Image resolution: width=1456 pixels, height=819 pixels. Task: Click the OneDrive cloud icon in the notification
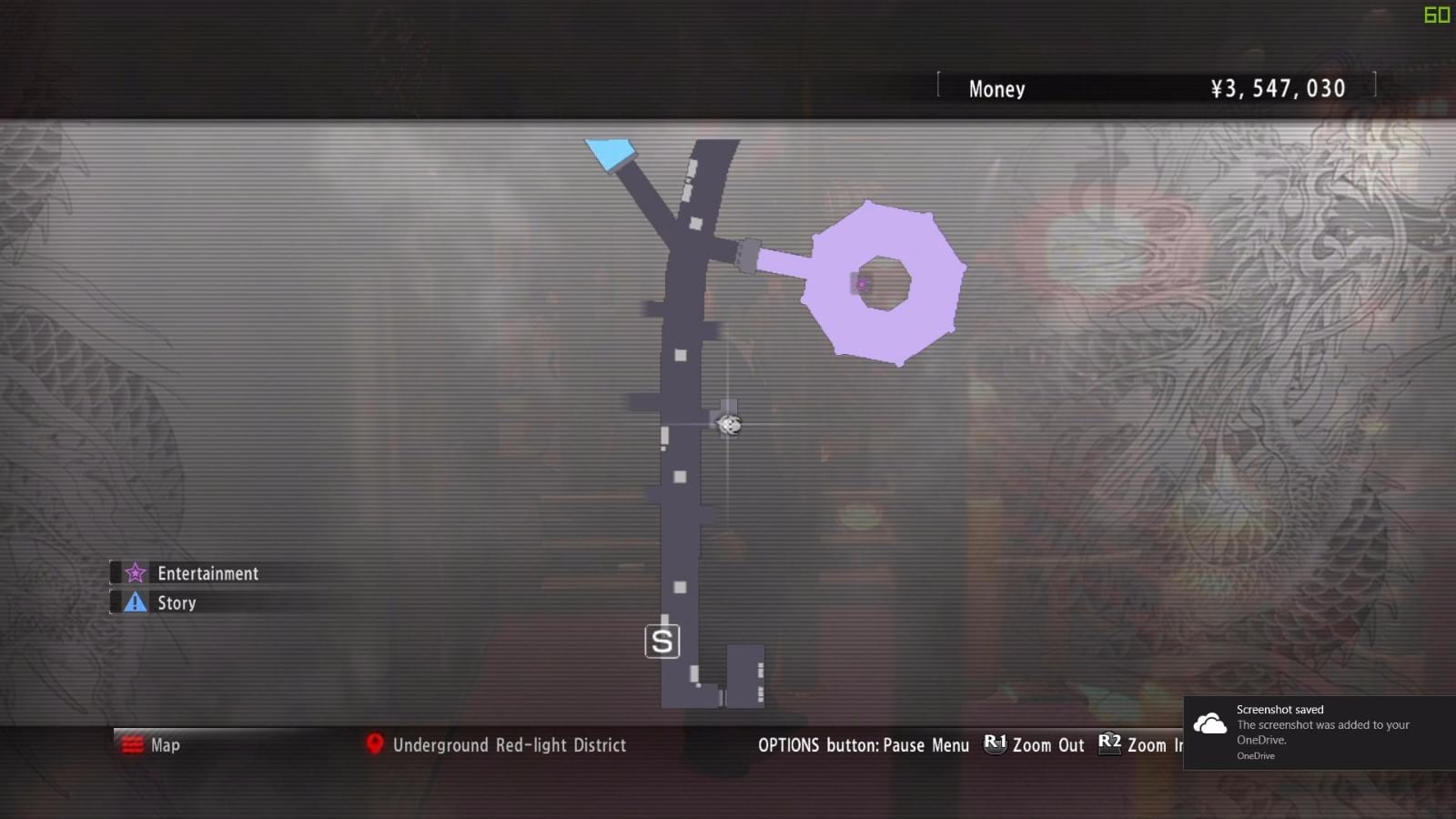1209,723
